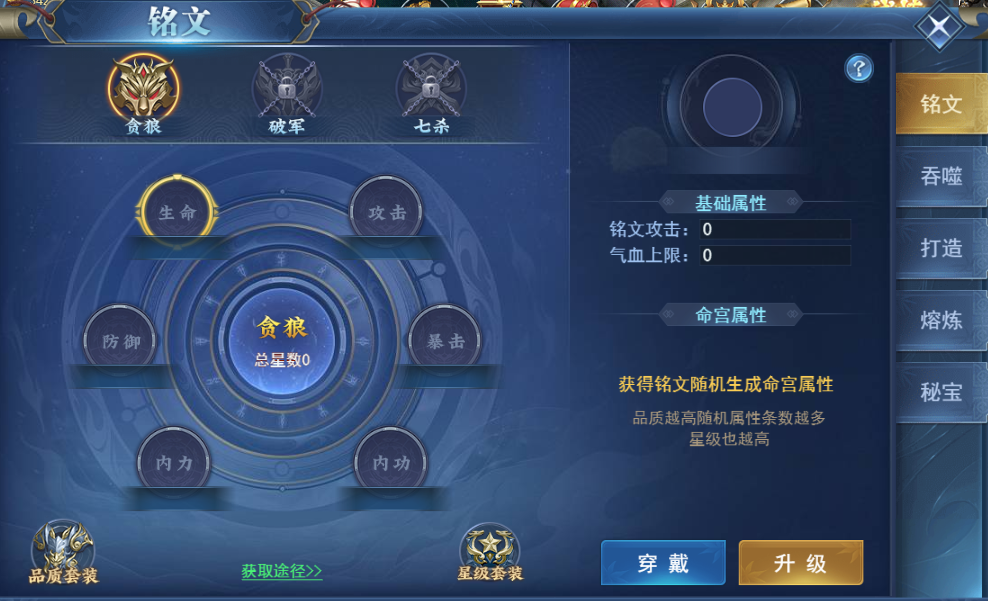Open the question mark help tooltip
The image size is (988, 601).
point(859,68)
